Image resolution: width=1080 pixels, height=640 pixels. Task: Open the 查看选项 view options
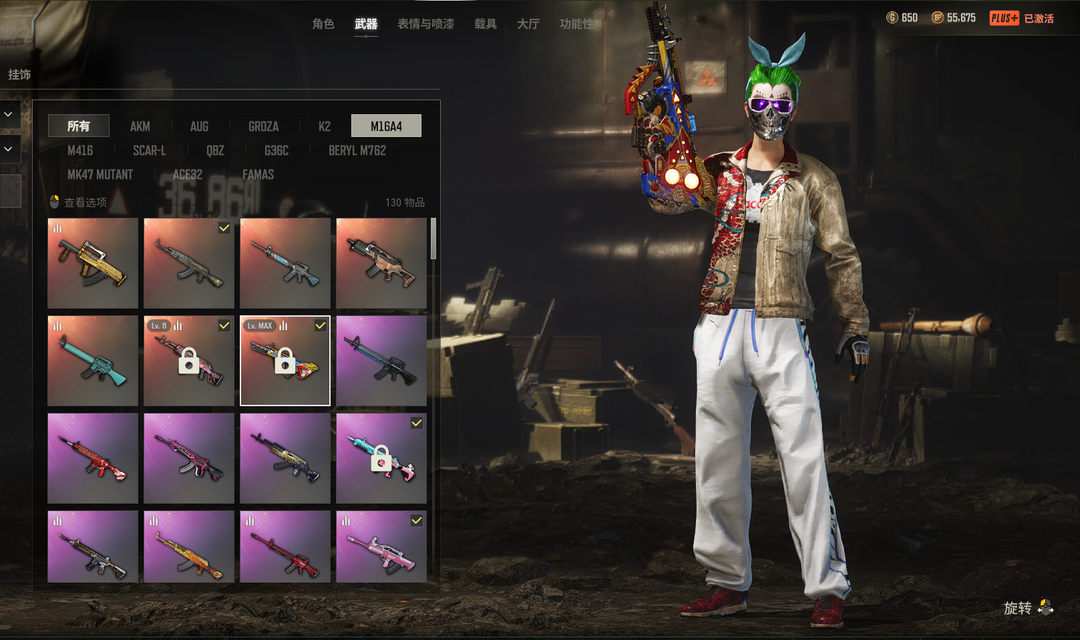pos(79,202)
